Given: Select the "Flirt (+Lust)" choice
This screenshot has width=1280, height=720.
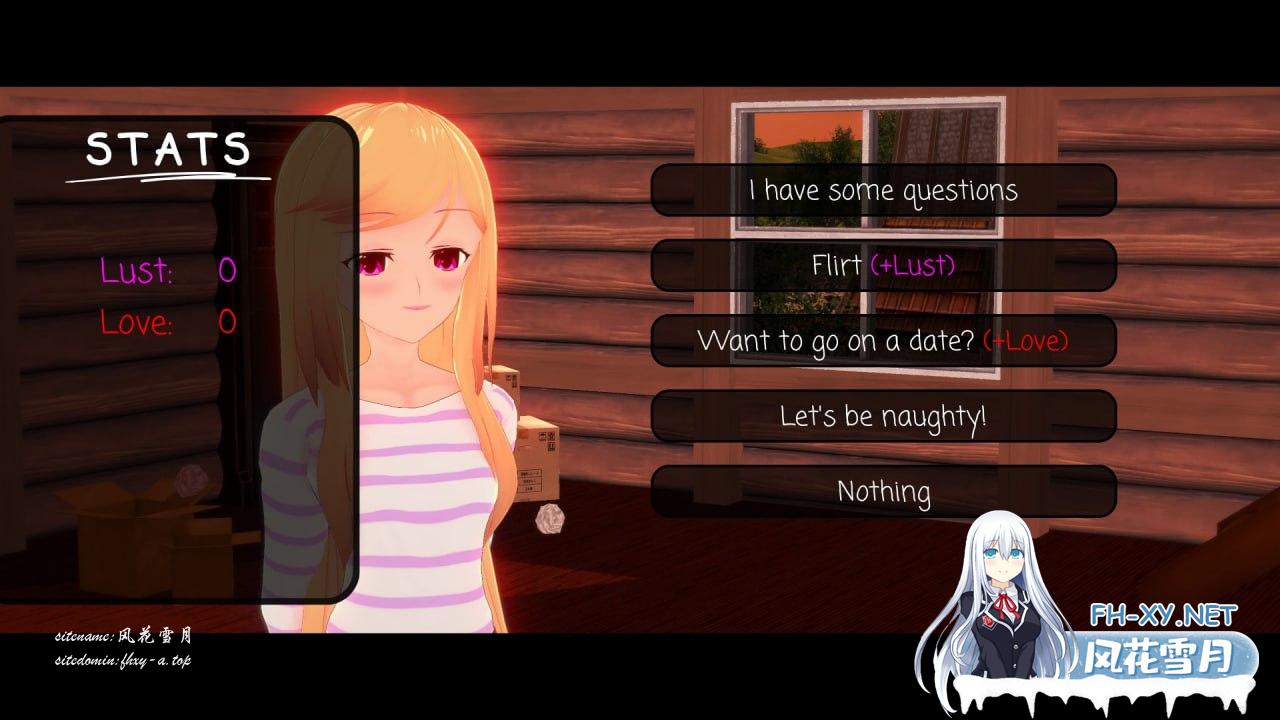Looking at the screenshot, I should (x=883, y=265).
